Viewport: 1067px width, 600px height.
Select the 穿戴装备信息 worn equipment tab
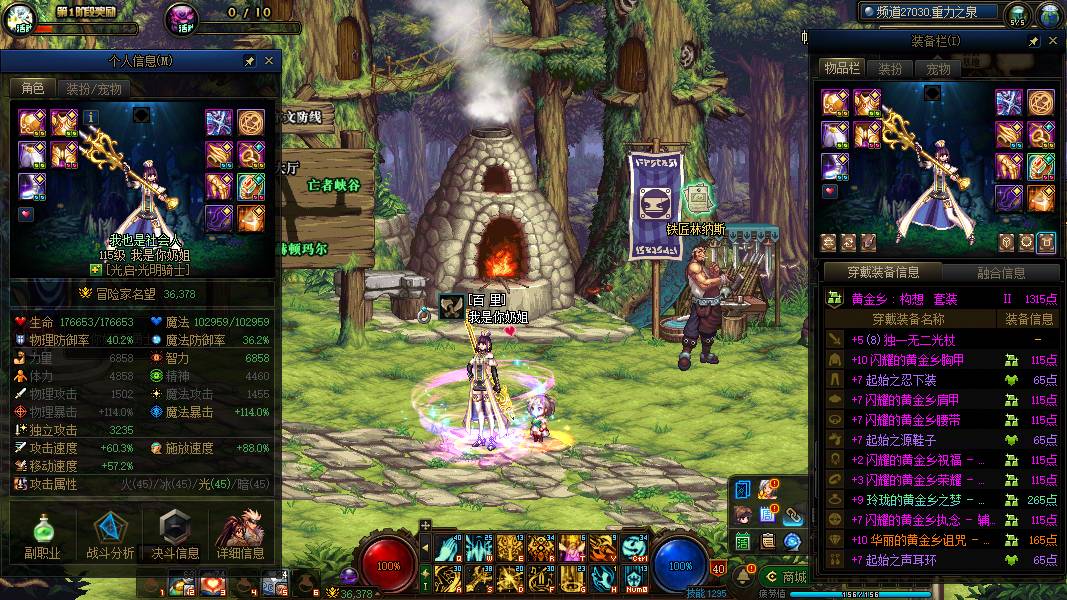882,272
